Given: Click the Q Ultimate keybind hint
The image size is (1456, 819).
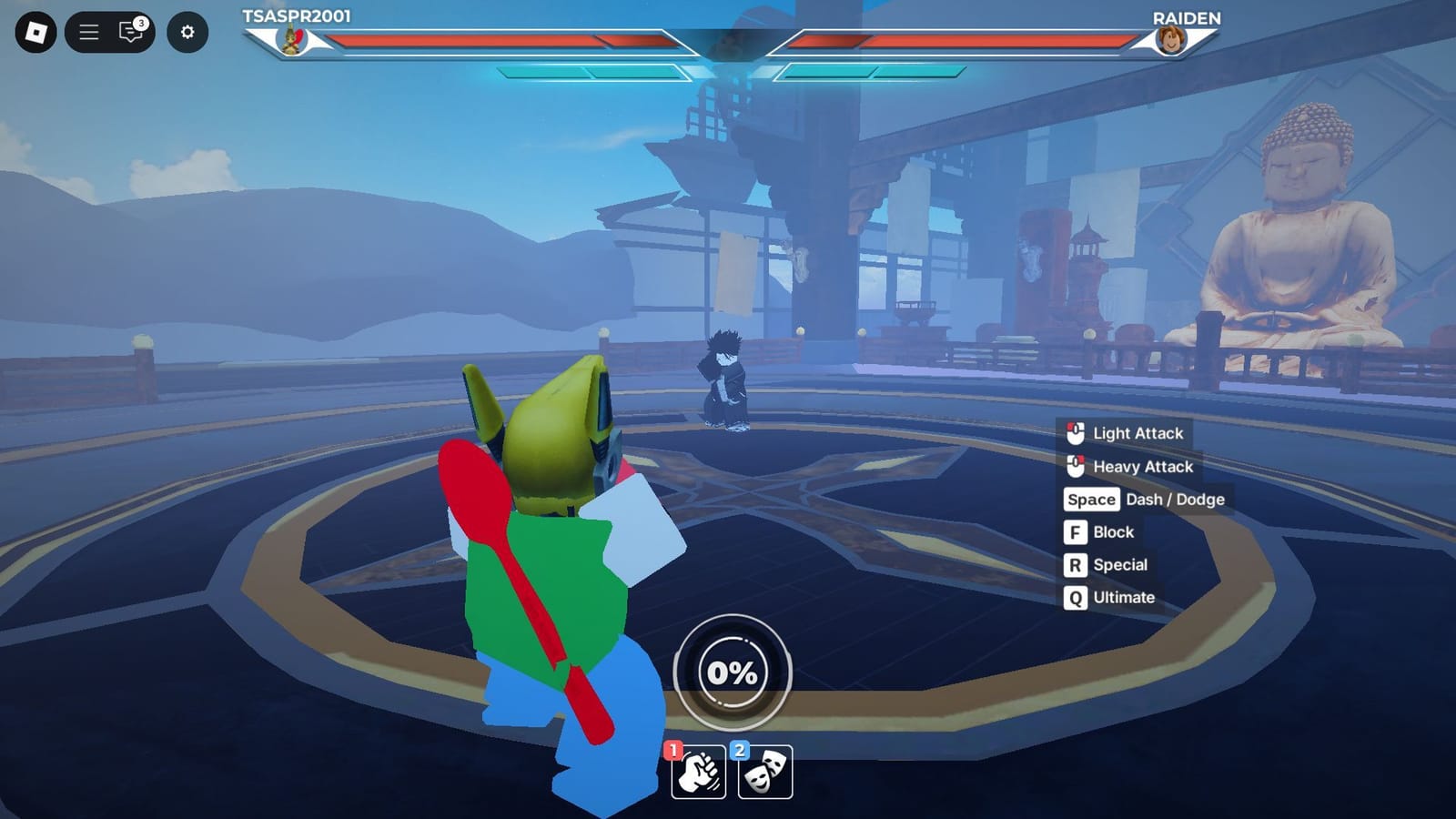Looking at the screenshot, I should coord(1077,598).
